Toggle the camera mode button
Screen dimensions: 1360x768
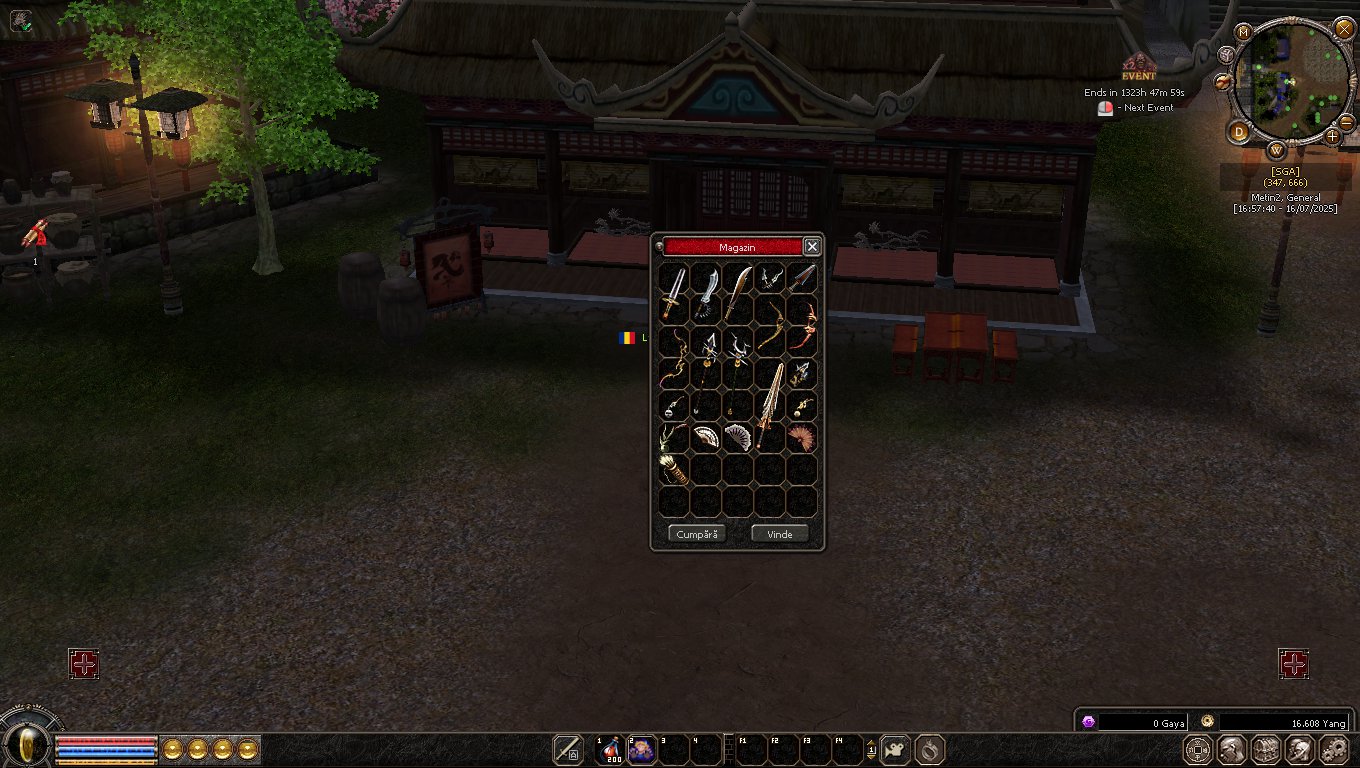[895, 749]
